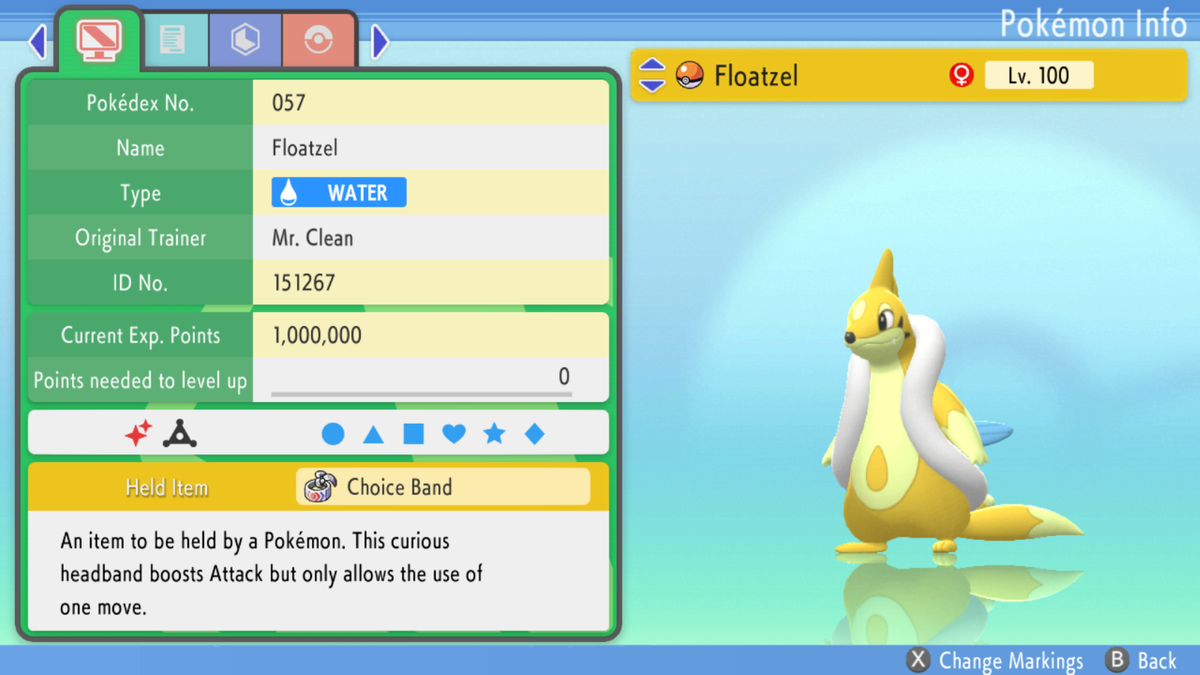The image size is (1200, 675).
Task: Toggle the square marking
Action: [413, 434]
